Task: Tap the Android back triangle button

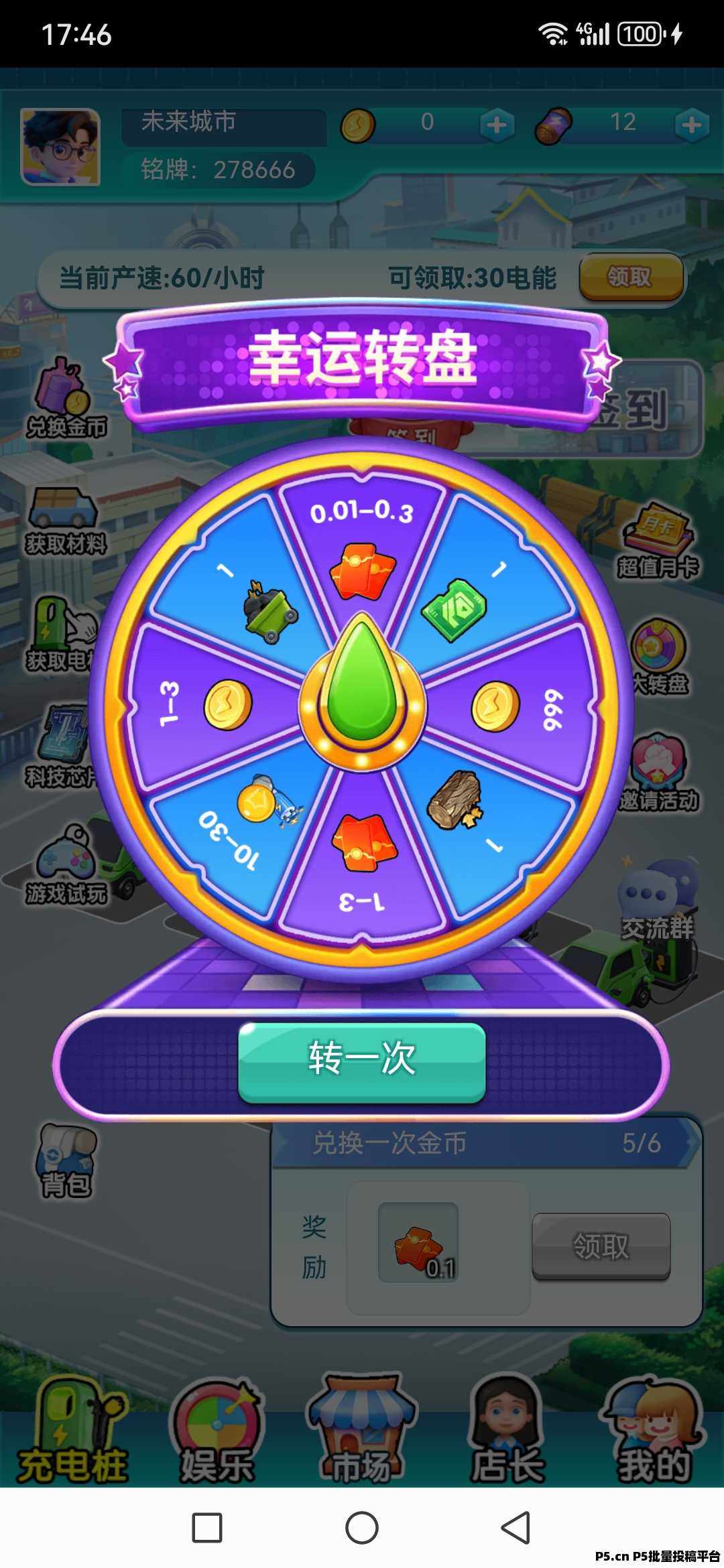Action: point(516,1528)
